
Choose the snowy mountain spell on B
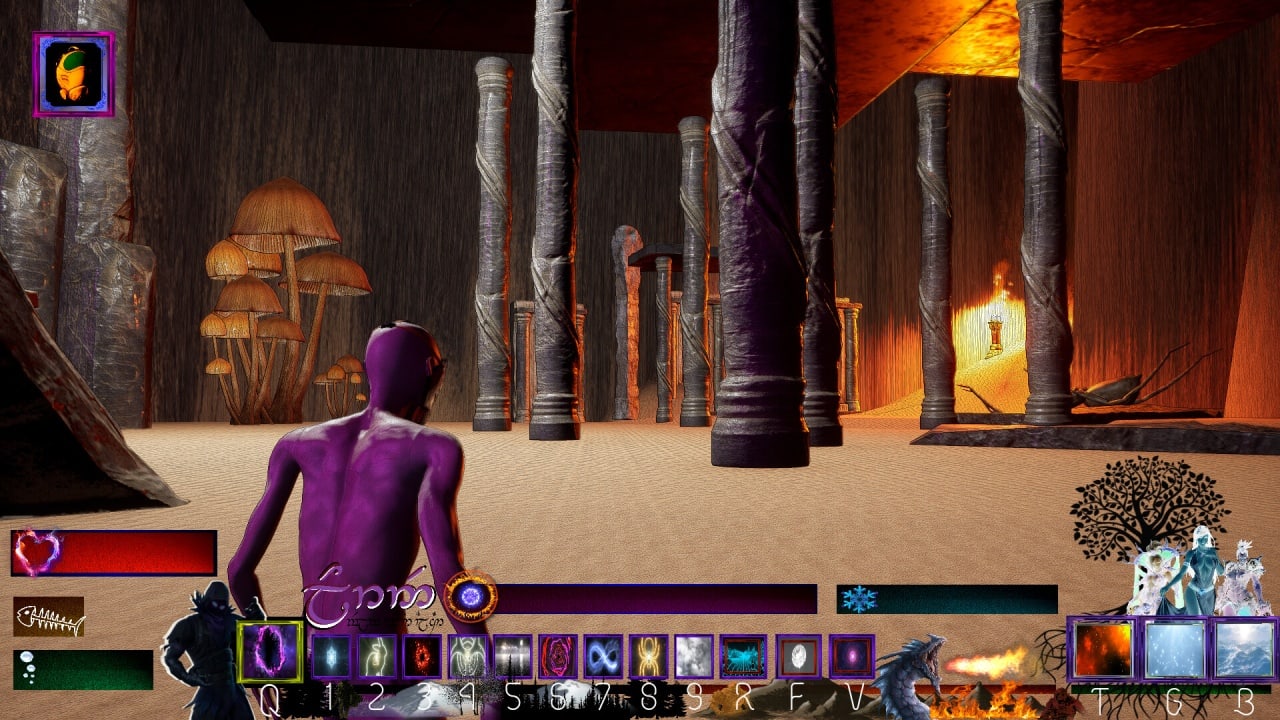(x=1244, y=650)
